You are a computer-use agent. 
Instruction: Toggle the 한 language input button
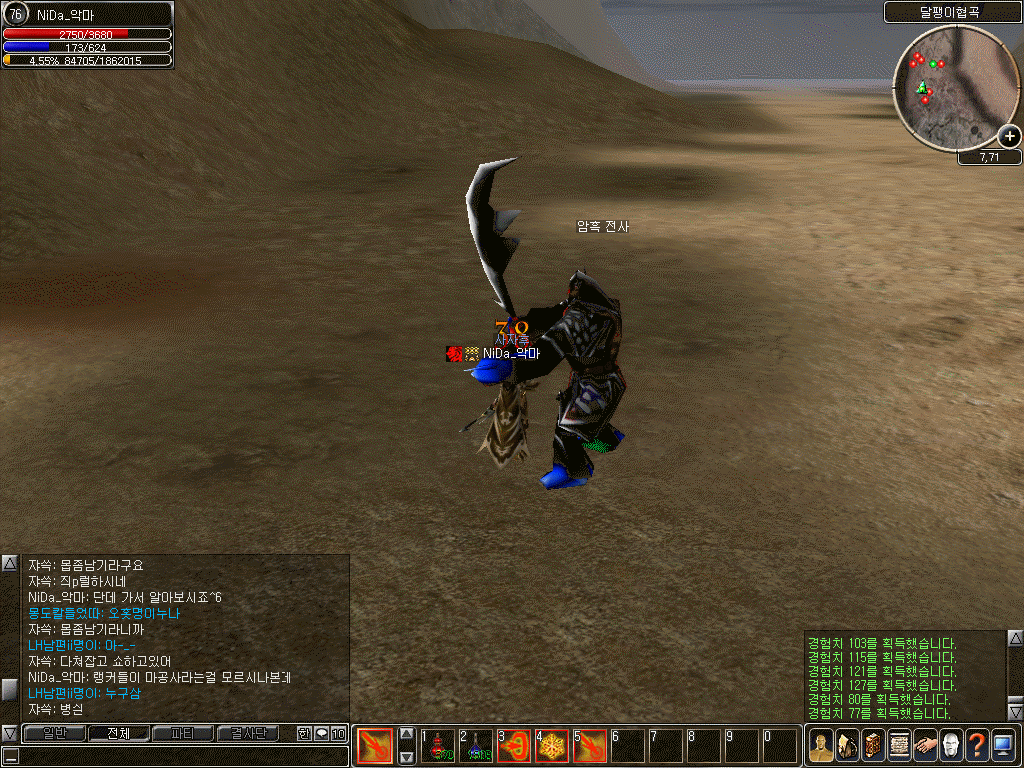coord(304,734)
